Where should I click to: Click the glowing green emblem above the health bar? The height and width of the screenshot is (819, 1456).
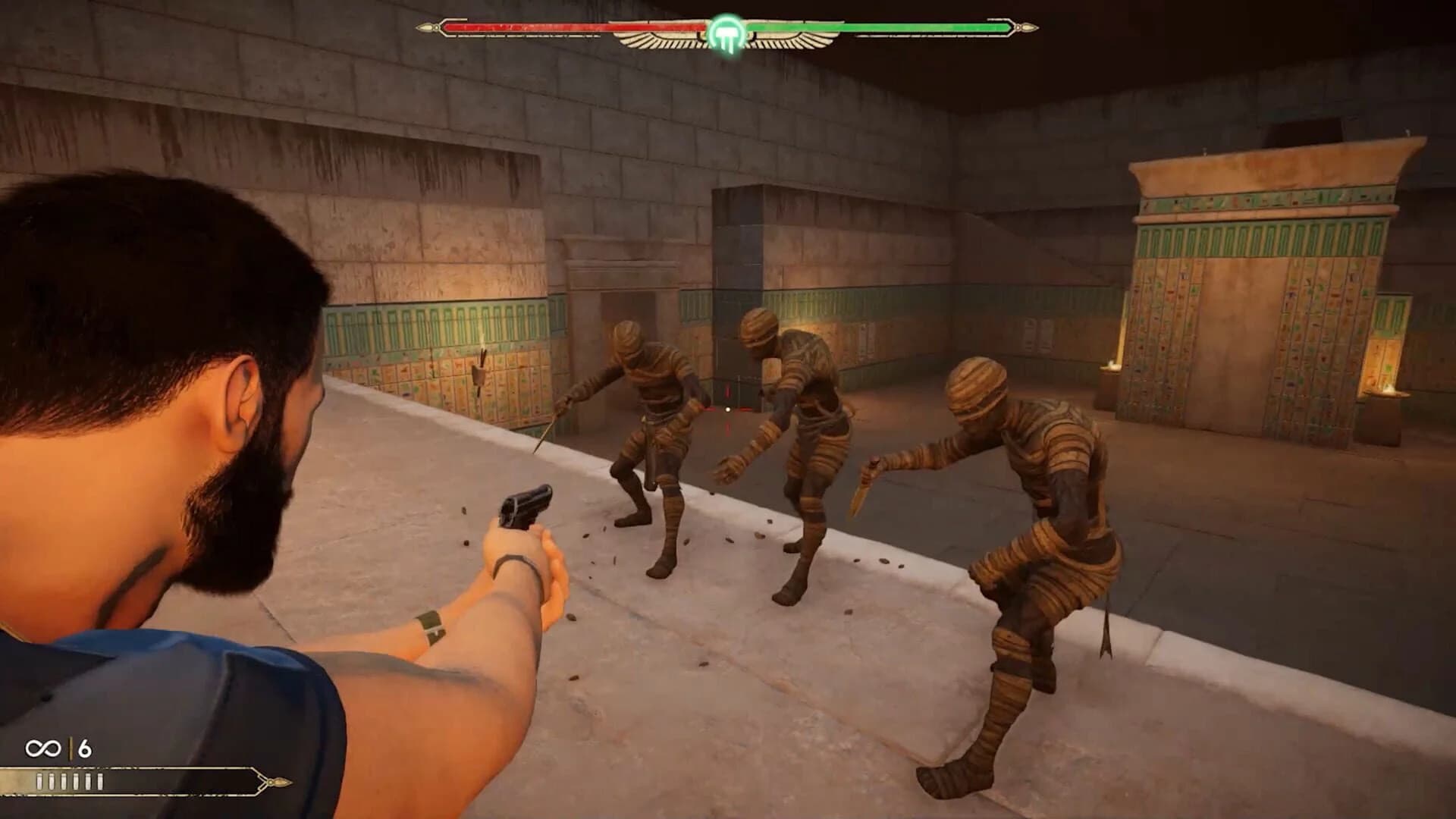coord(726,29)
